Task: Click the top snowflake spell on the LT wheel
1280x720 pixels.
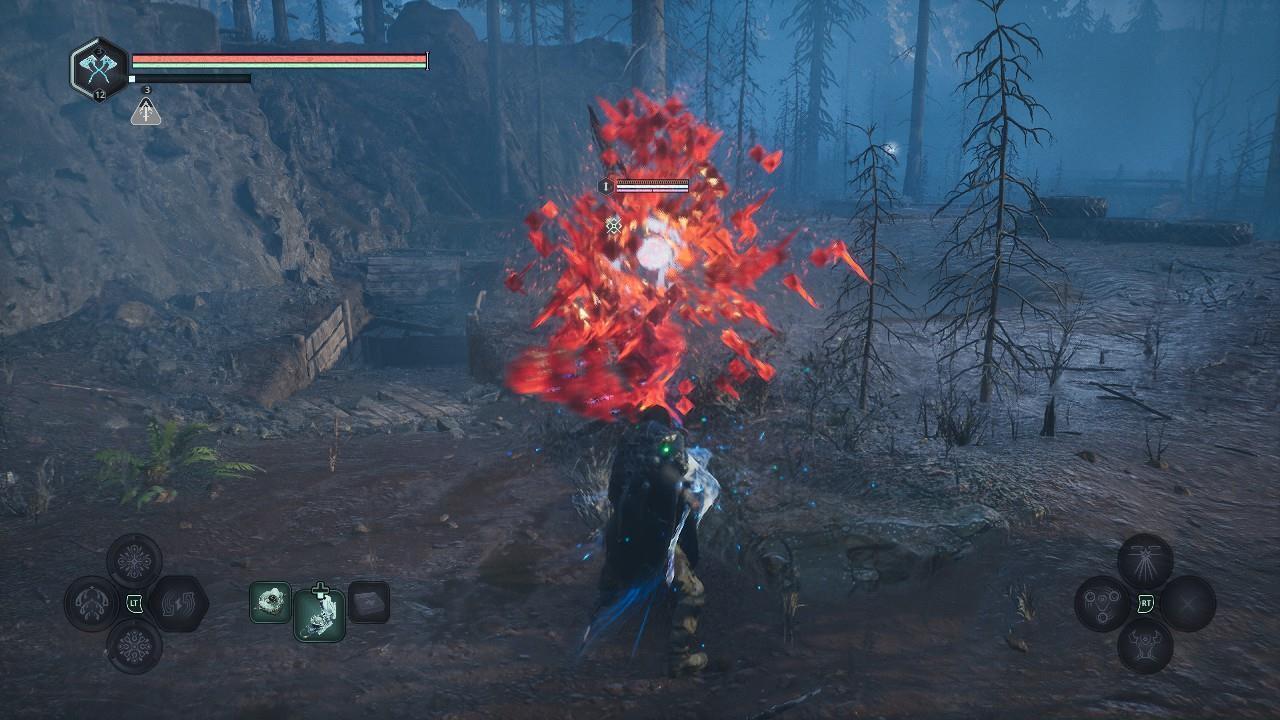Action: tap(134, 560)
